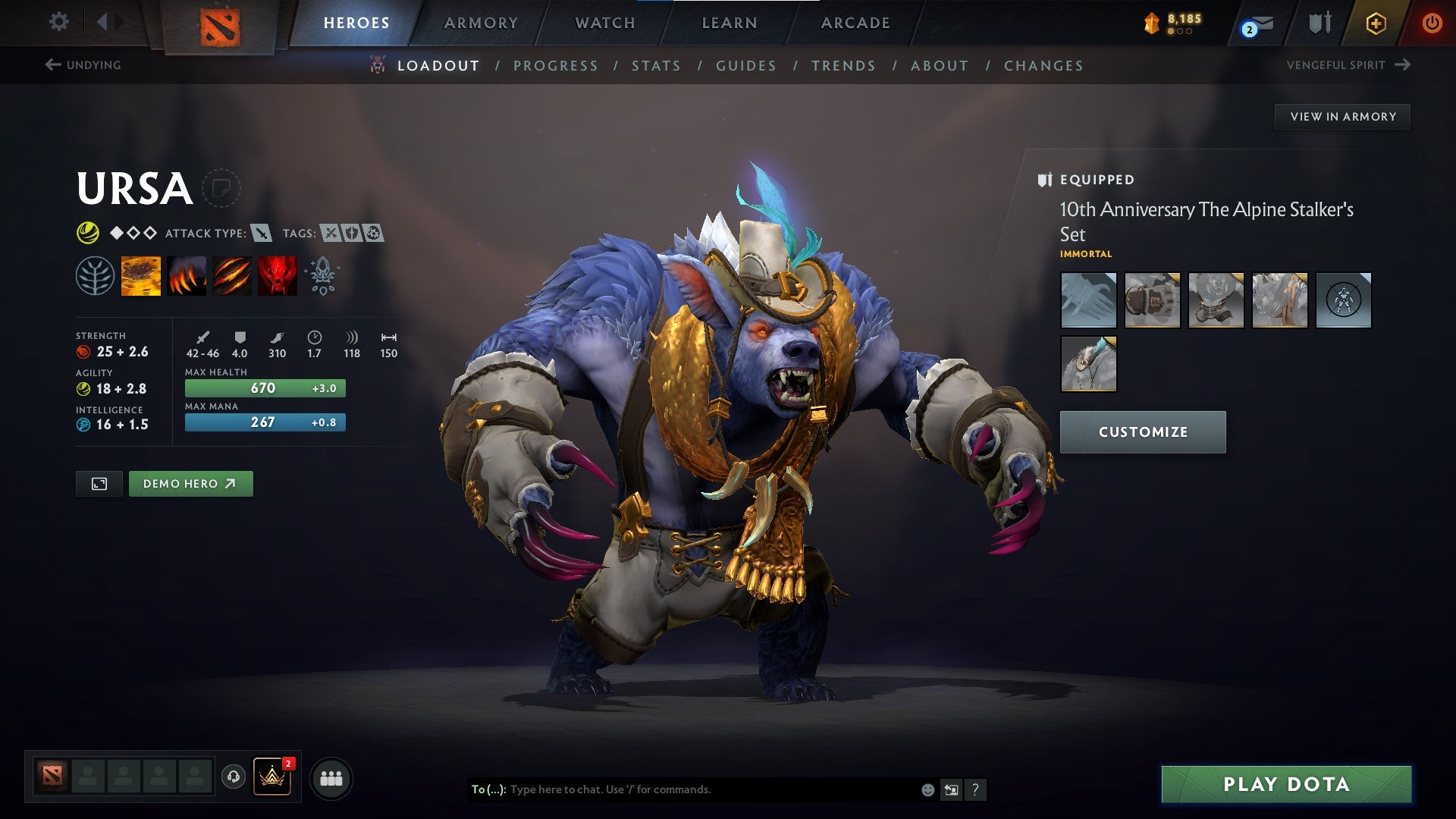Click the Aghanim's Scepter upgrade icon

pyautogui.click(x=322, y=275)
